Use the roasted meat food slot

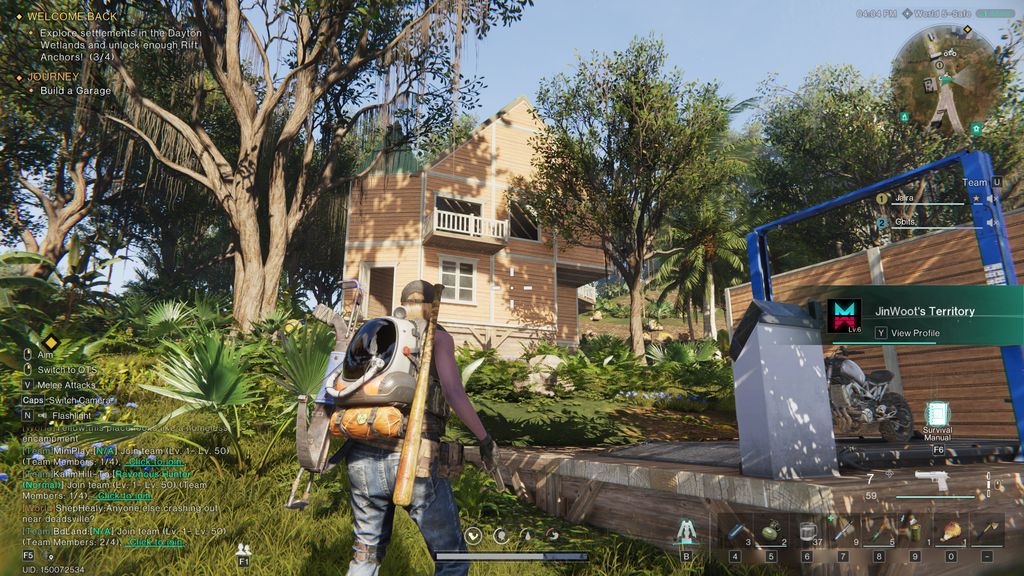click(x=950, y=531)
